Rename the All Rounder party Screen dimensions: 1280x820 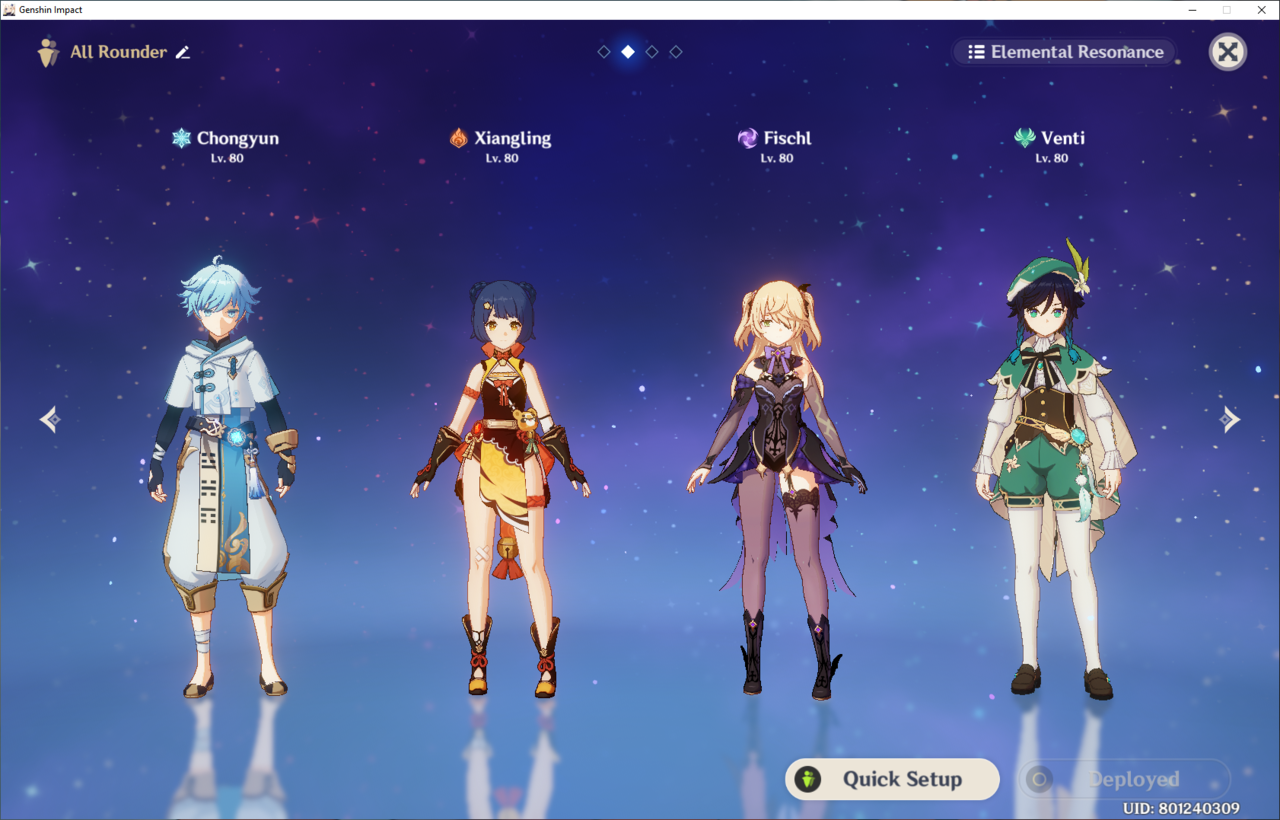click(x=183, y=52)
